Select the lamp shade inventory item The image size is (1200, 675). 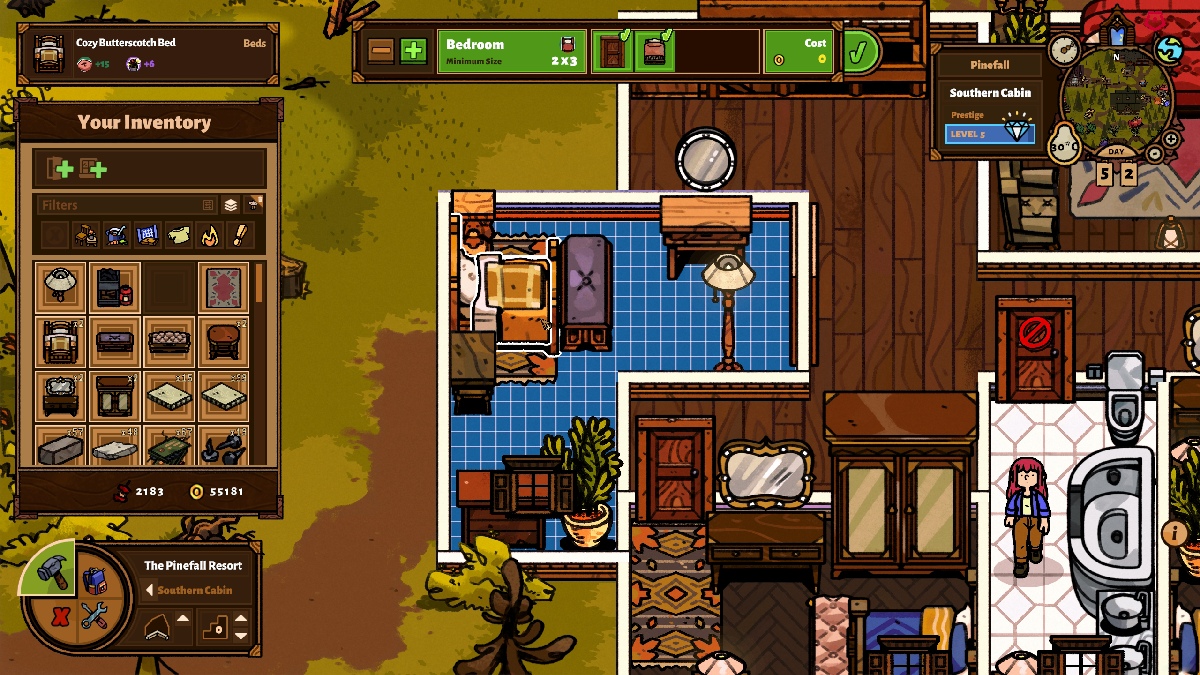click(x=60, y=287)
